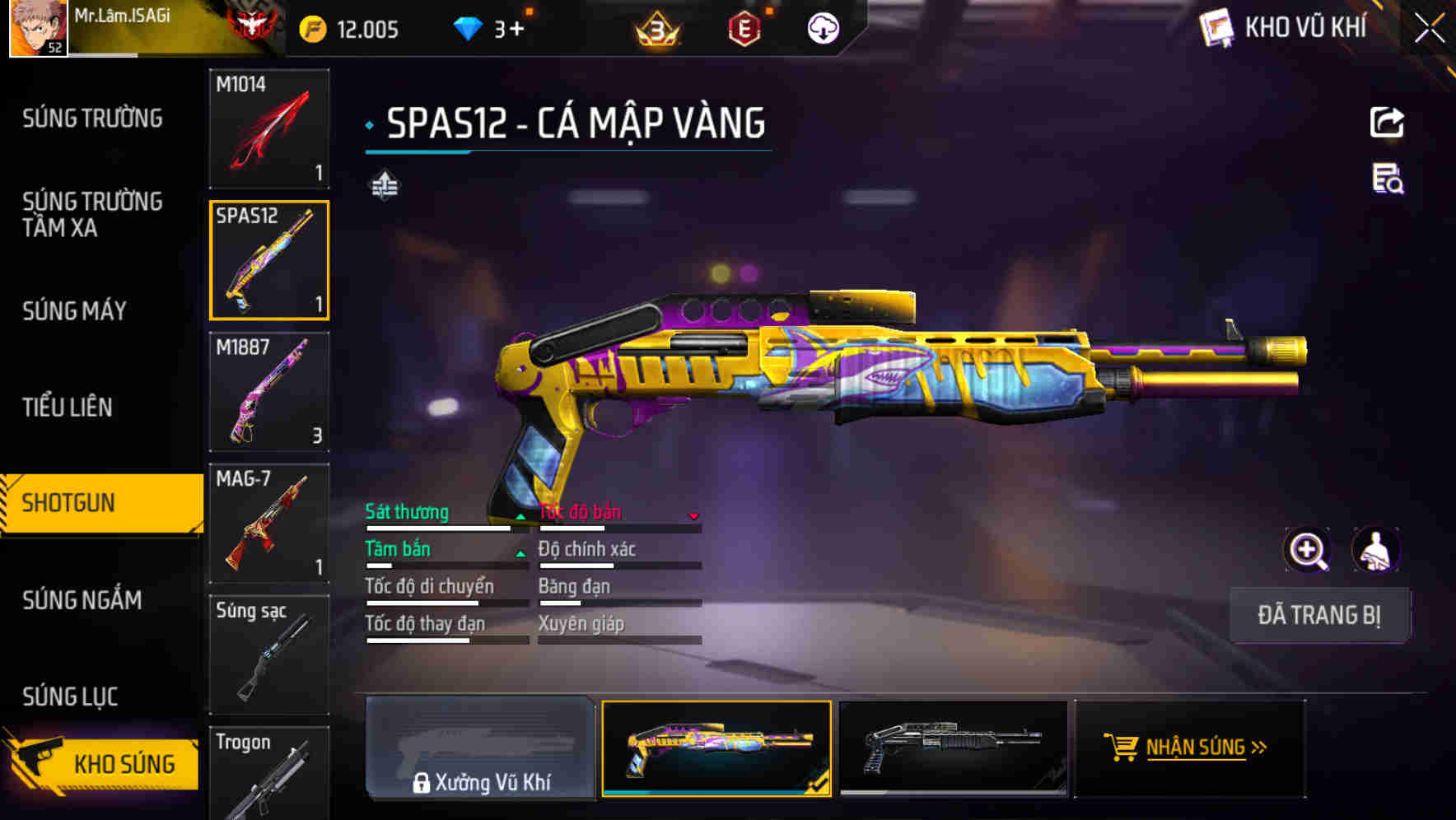The width and height of the screenshot is (1456, 820).
Task: Choose the M1887 weapon tile
Action: pyautogui.click(x=269, y=392)
